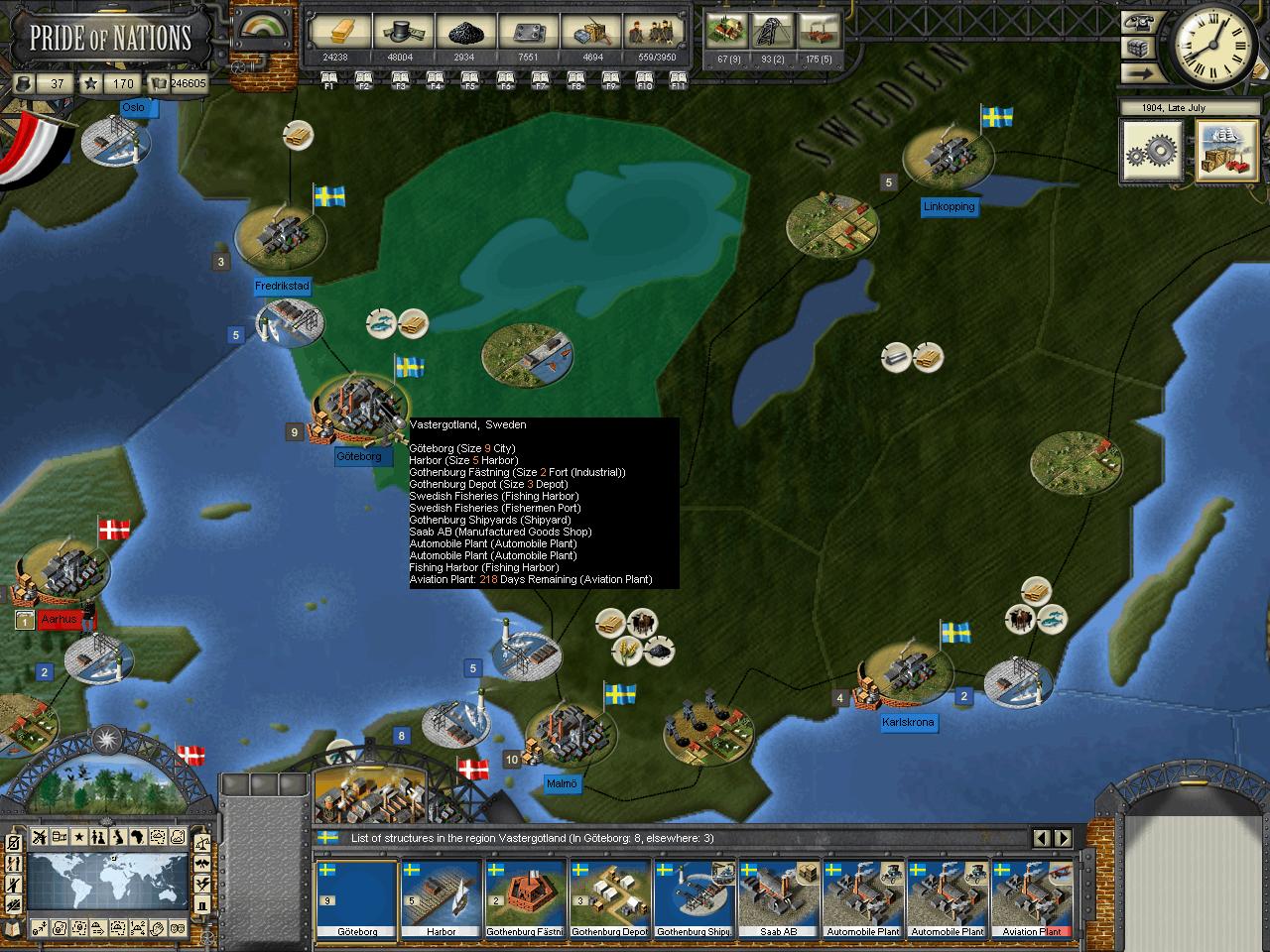Select the Saab AB structure thumbnail
This screenshot has width=1270, height=952.
[778, 899]
